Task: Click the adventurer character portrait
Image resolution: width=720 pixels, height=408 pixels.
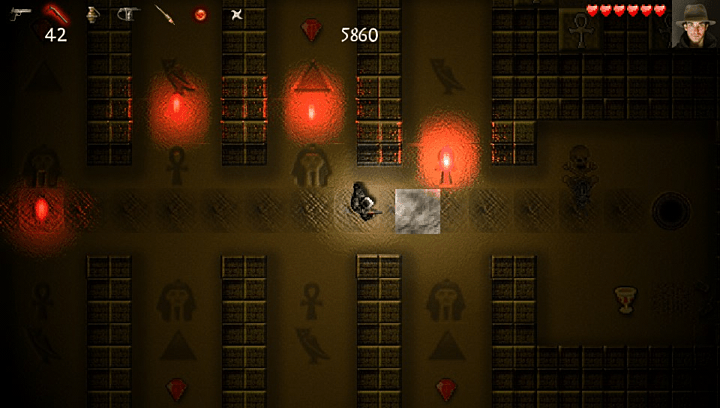Action: 695,23
